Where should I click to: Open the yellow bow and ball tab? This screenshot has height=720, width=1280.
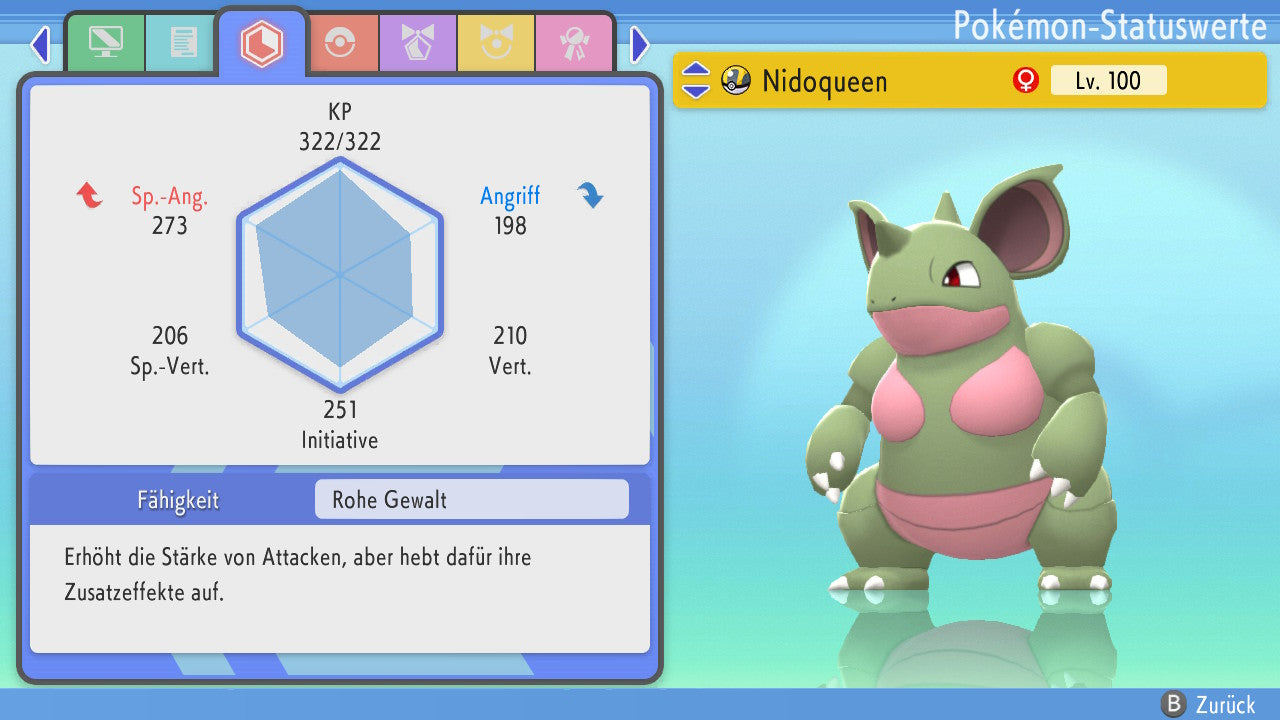(x=496, y=43)
